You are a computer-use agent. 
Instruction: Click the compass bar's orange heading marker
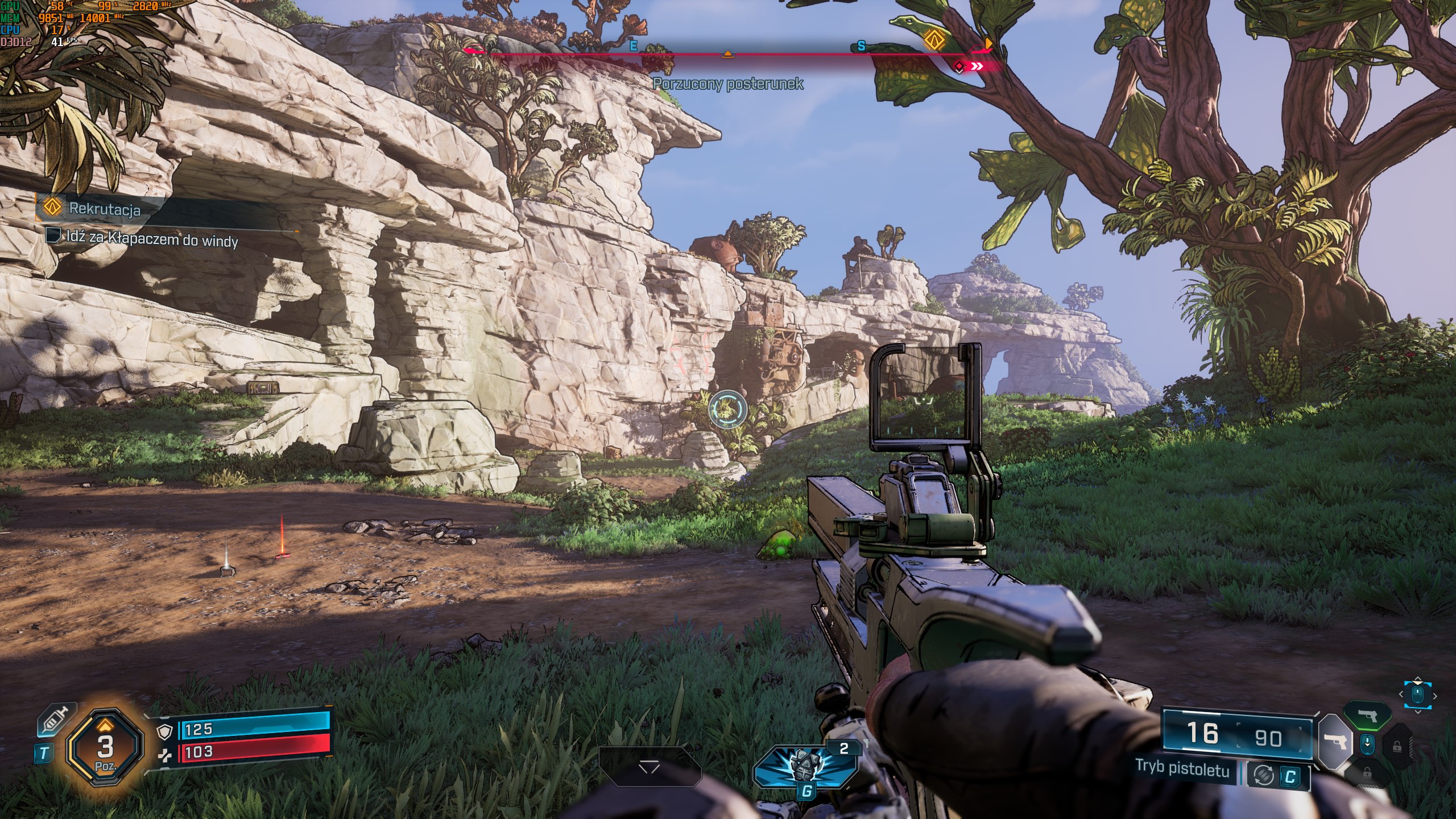coord(727,55)
